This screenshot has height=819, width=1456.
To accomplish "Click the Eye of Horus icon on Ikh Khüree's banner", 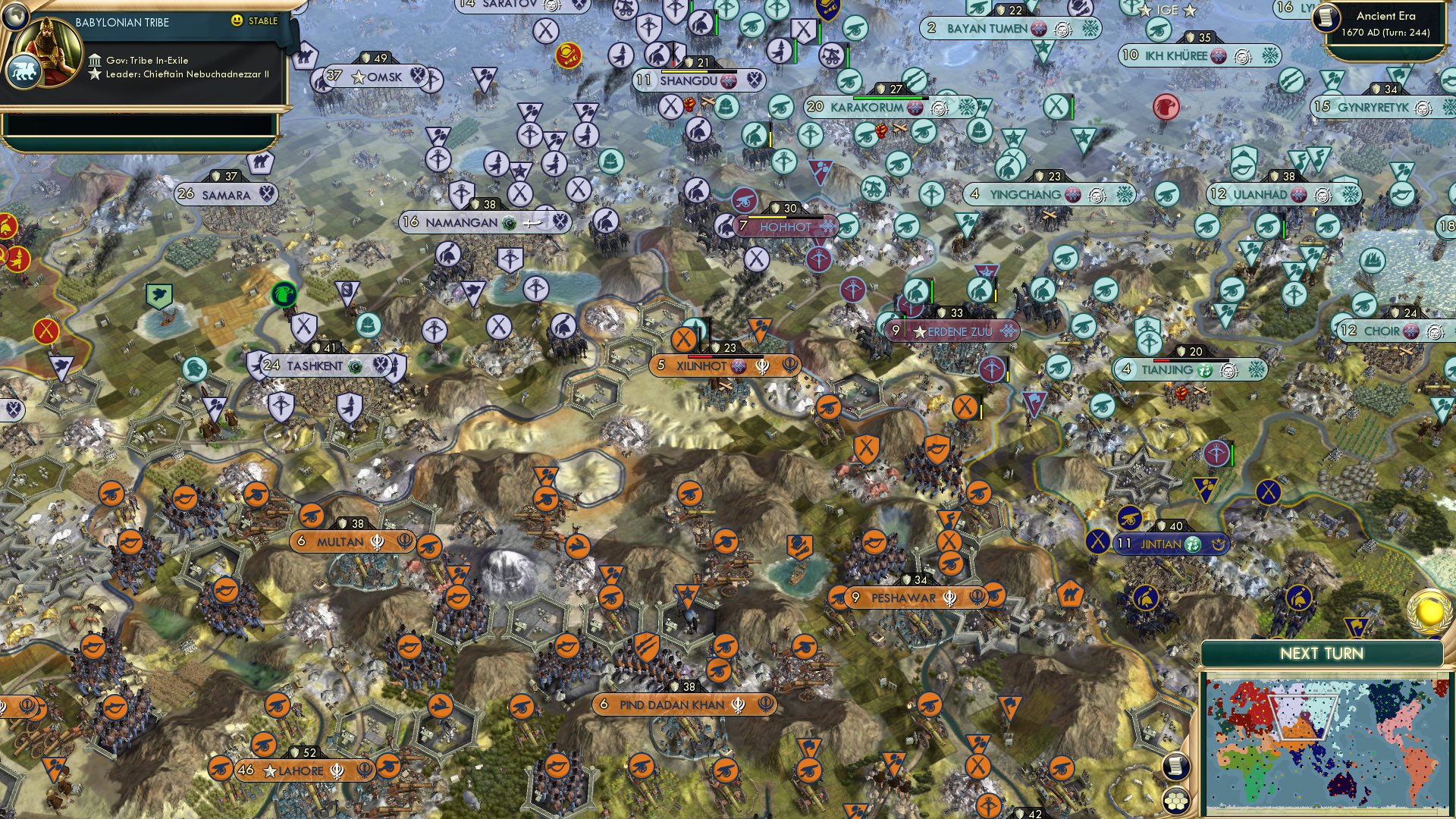I will coord(1242,56).
